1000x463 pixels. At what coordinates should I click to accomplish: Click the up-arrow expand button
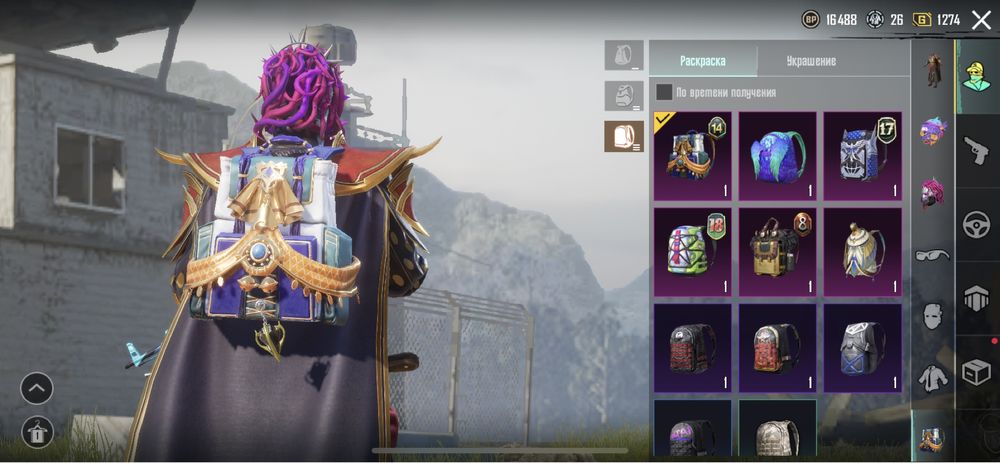(37, 387)
